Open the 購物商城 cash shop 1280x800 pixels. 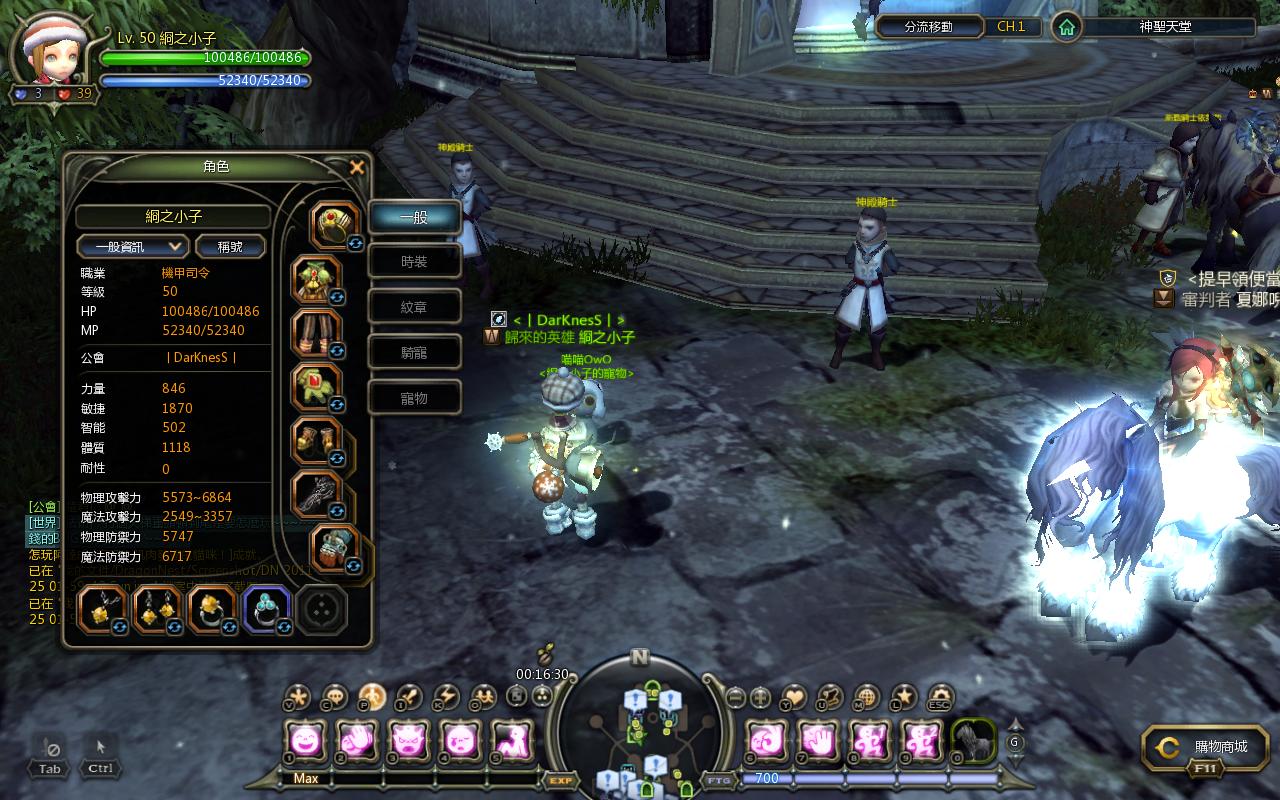[1205, 747]
